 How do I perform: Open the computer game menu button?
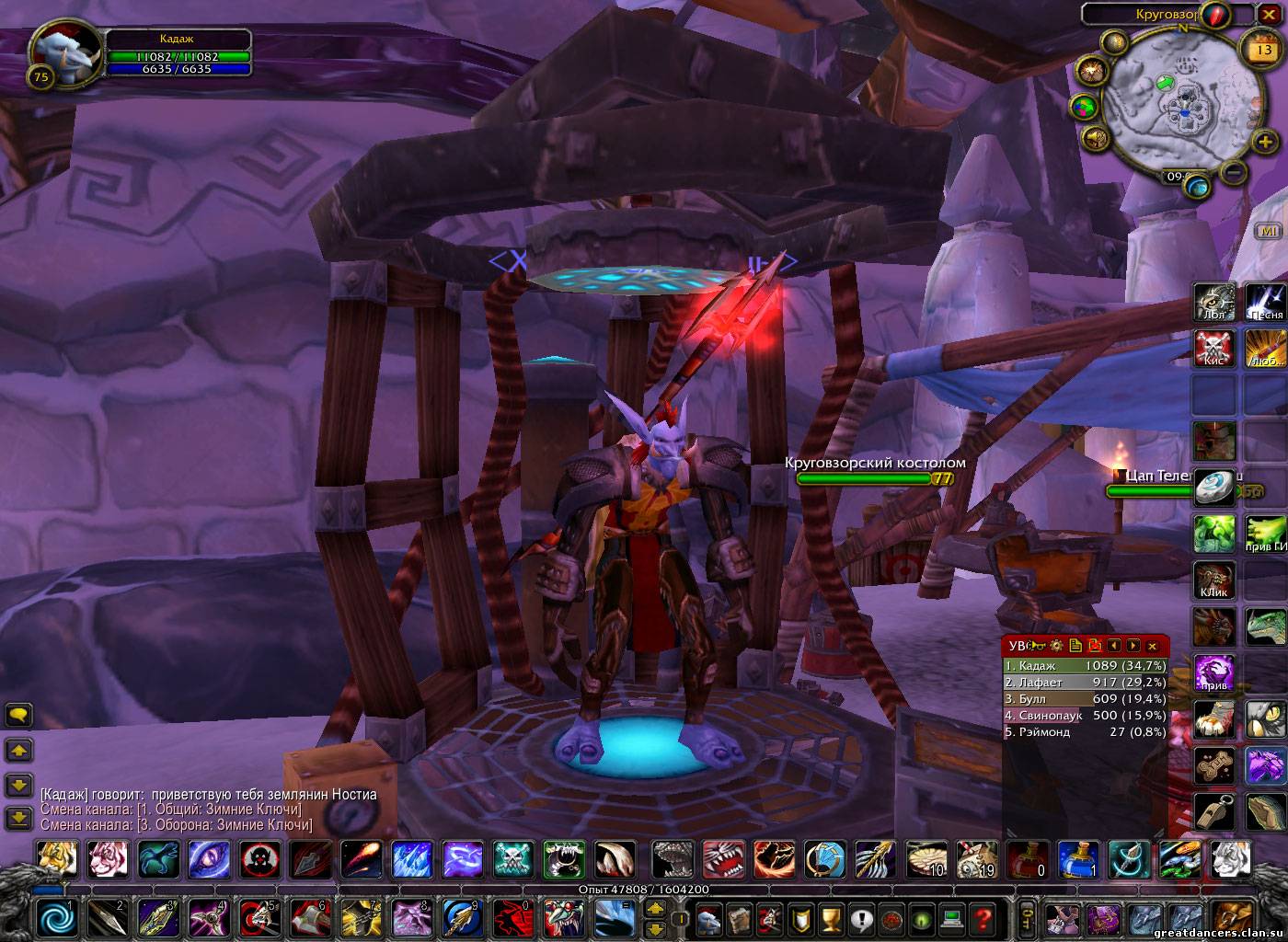(x=952, y=917)
